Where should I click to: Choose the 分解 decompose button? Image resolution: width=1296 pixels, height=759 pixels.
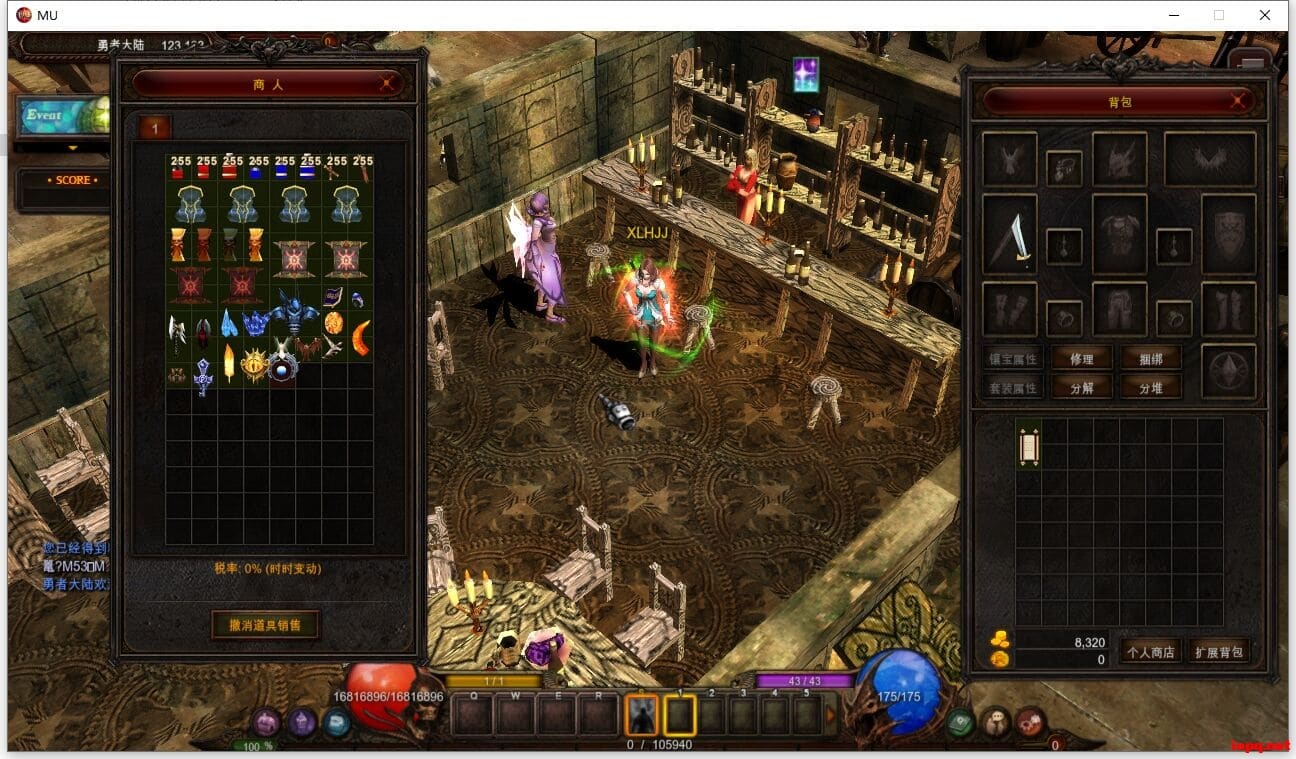(x=1082, y=387)
